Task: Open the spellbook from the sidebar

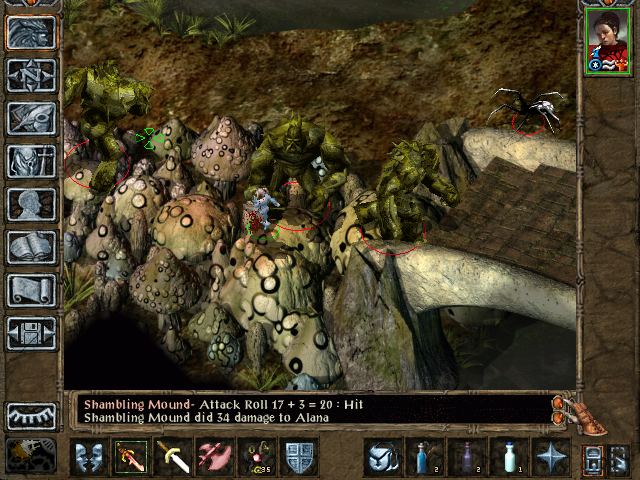Action: [32, 247]
